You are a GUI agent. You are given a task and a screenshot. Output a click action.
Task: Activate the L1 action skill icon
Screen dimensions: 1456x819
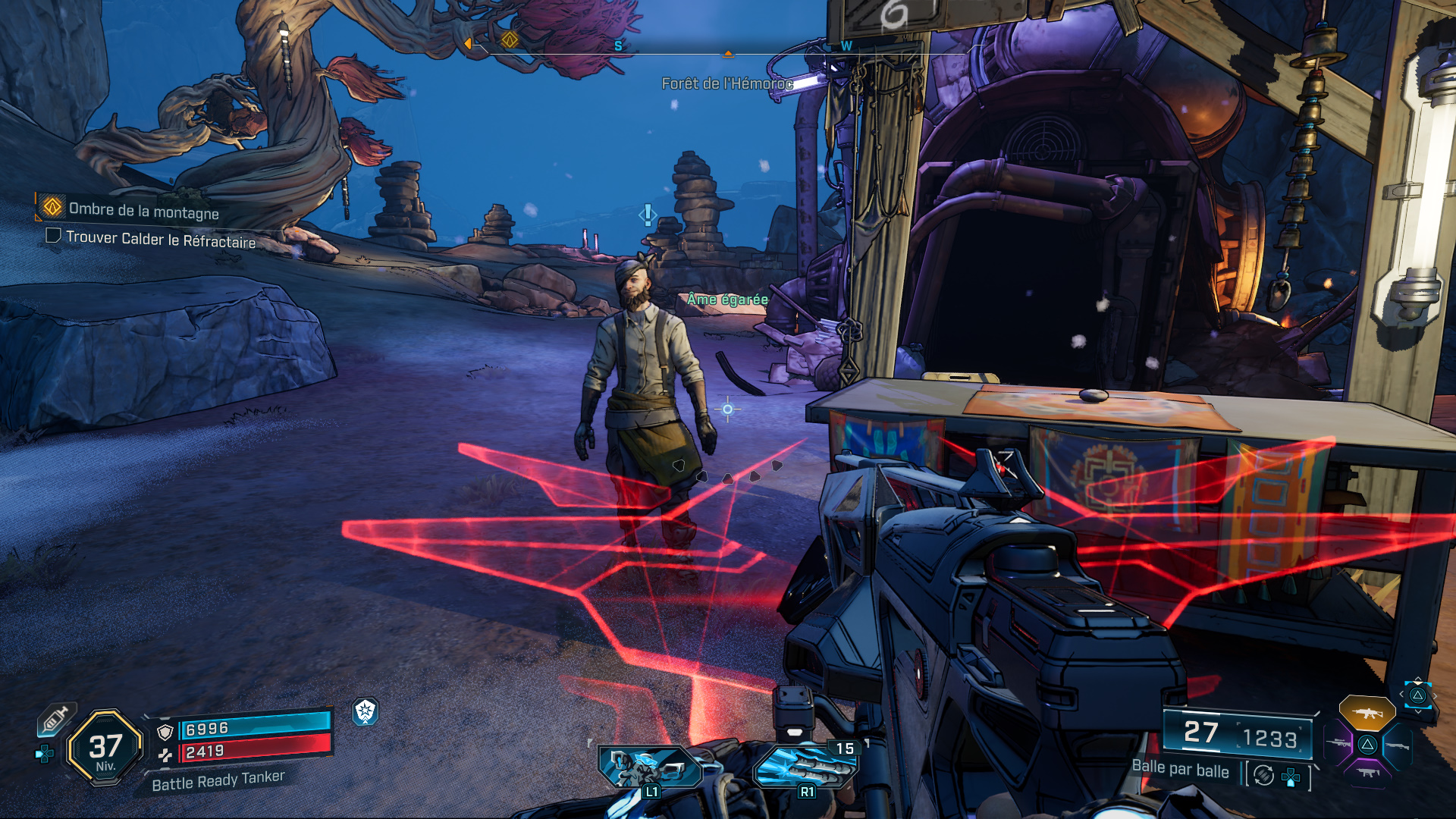coord(649,767)
